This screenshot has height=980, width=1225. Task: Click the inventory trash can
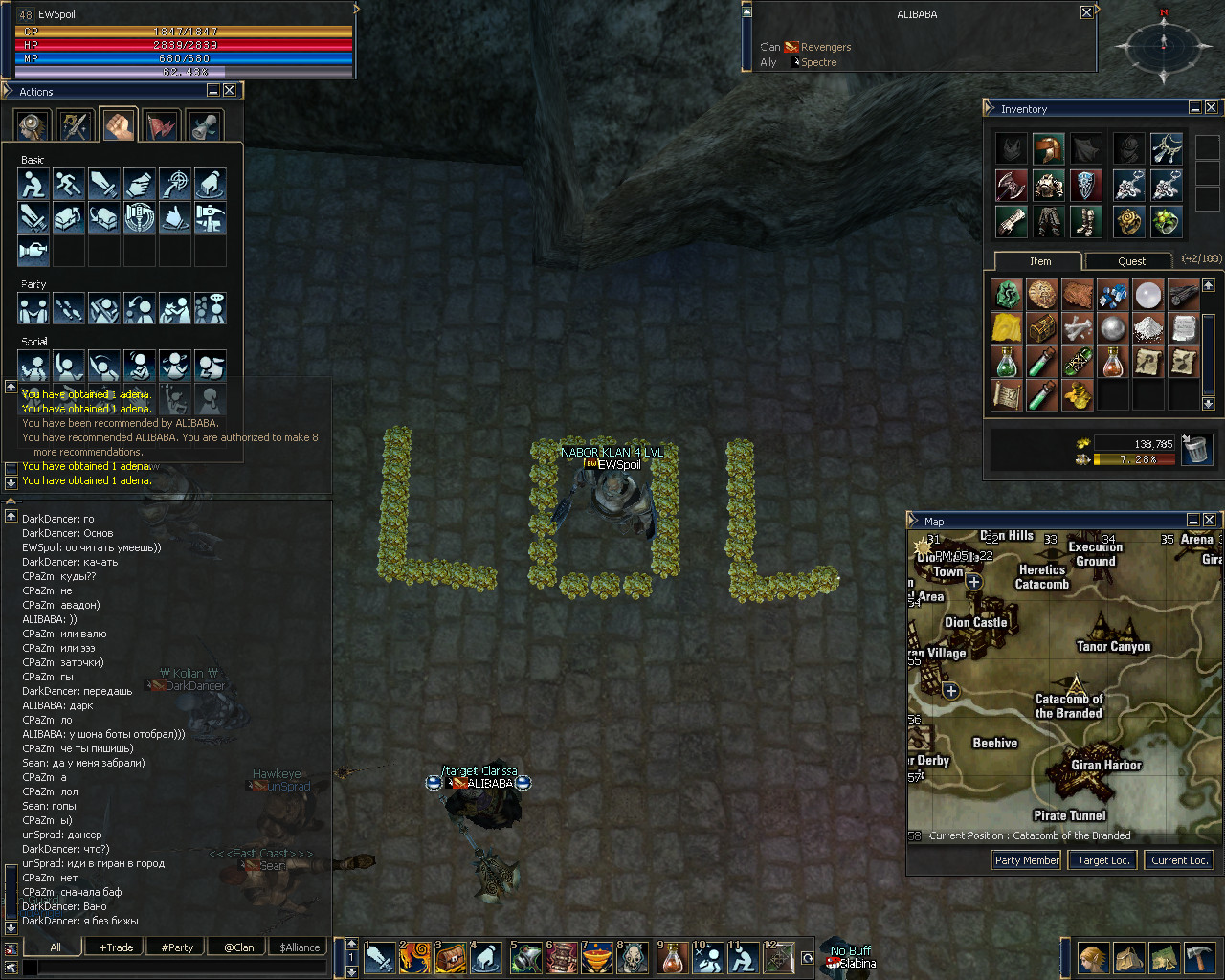coord(1195,449)
